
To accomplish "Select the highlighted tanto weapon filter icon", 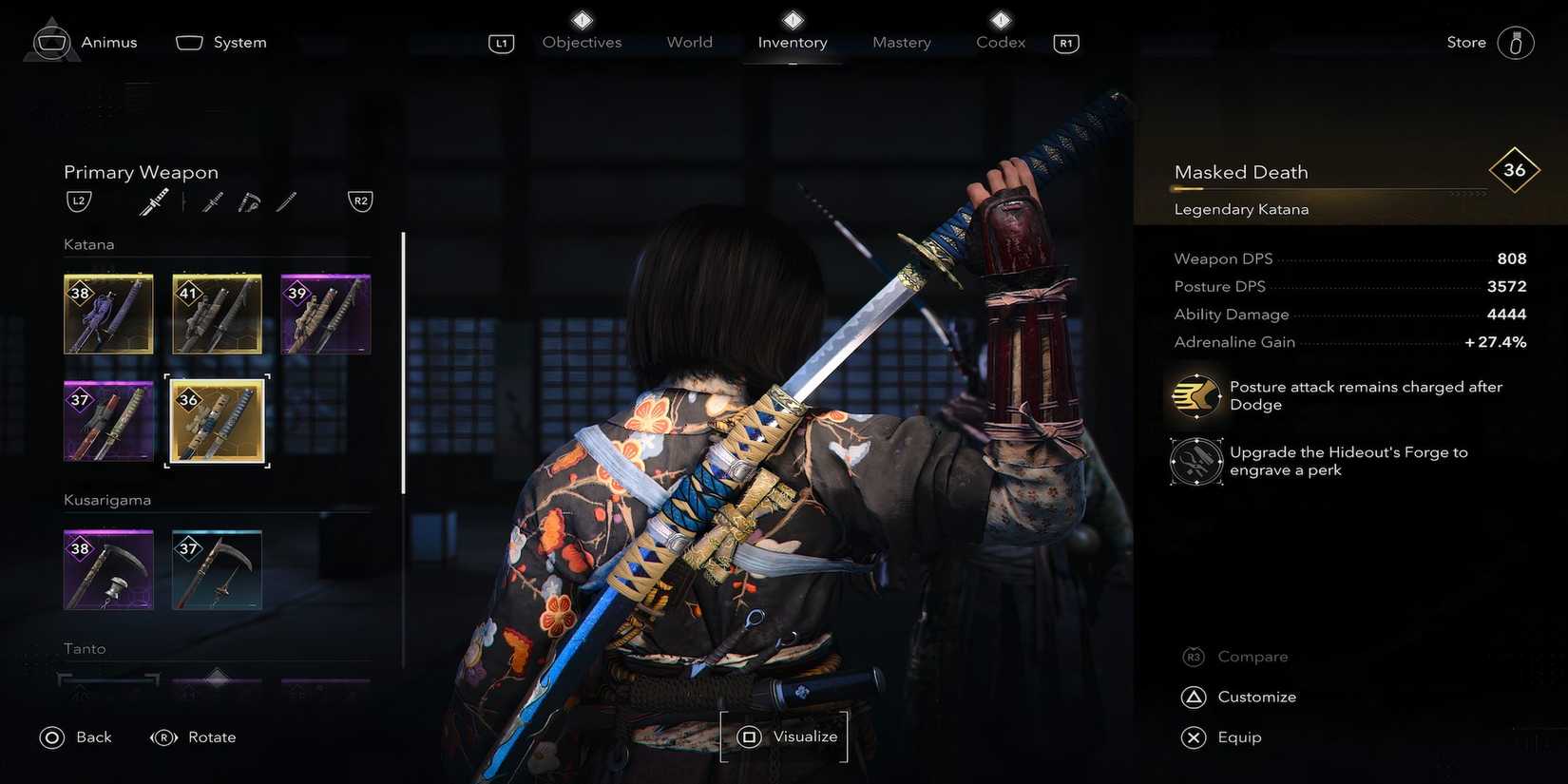I will tap(154, 201).
